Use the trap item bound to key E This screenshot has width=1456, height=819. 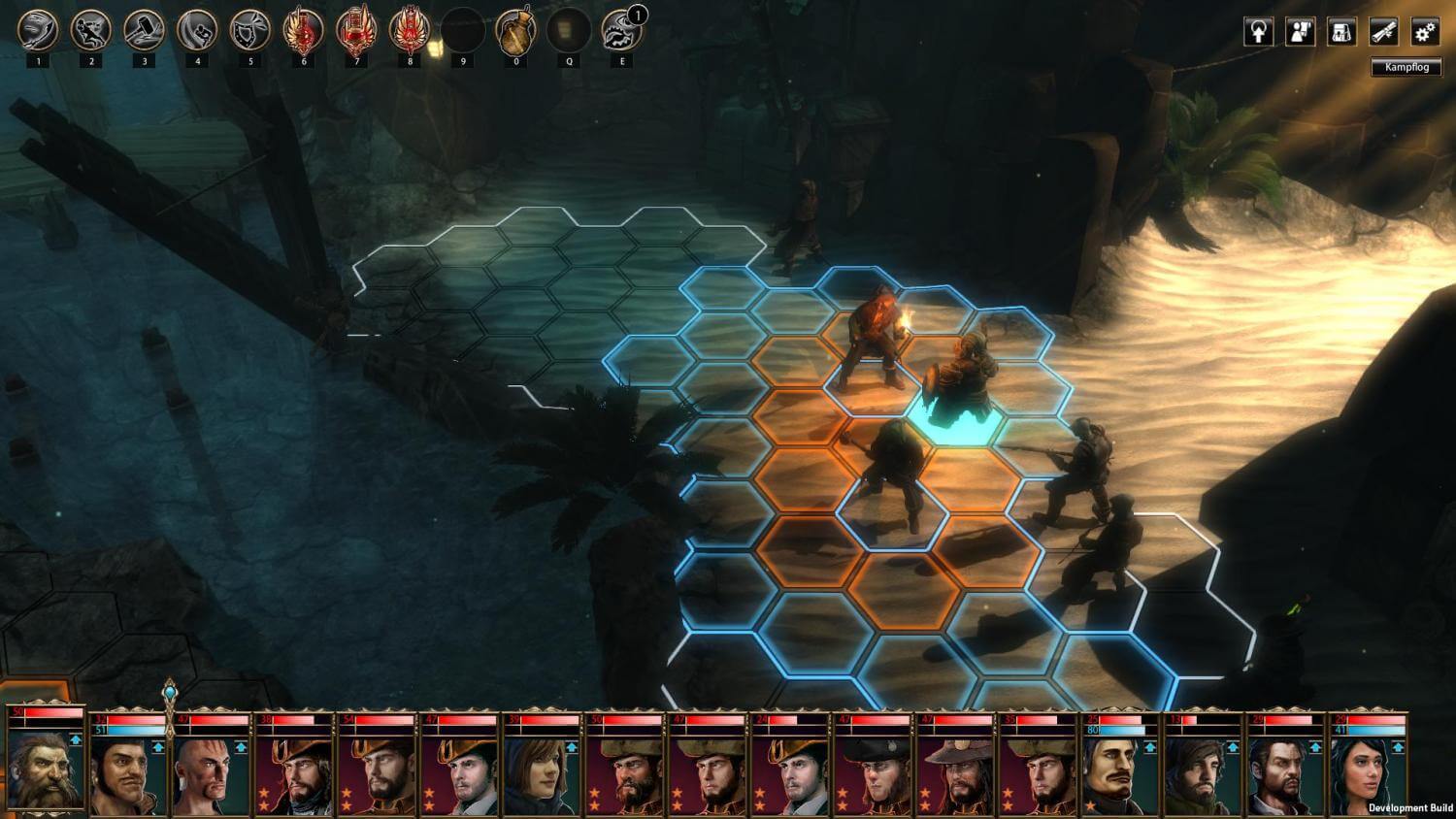point(621,29)
